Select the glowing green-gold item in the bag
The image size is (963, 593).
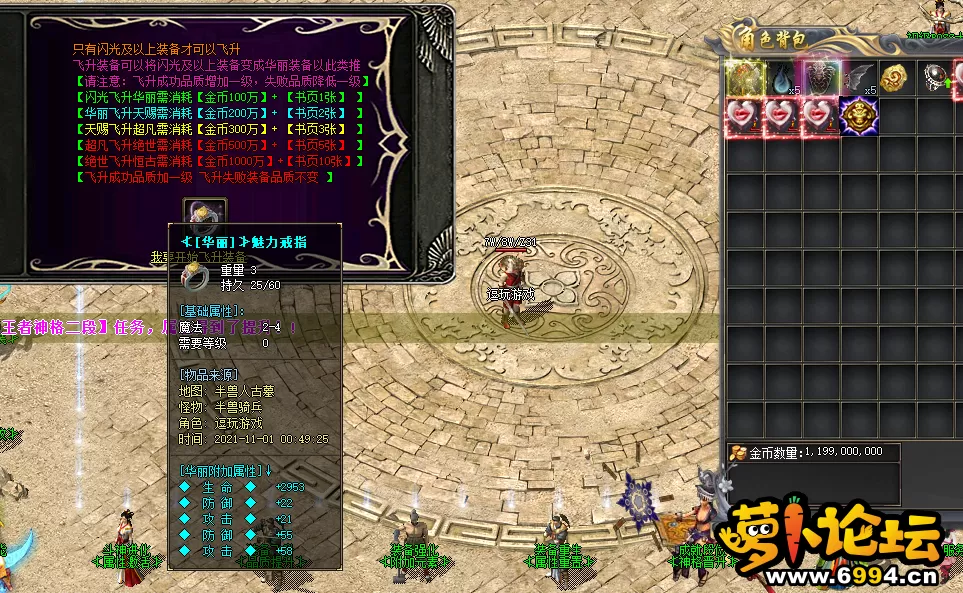click(x=745, y=78)
